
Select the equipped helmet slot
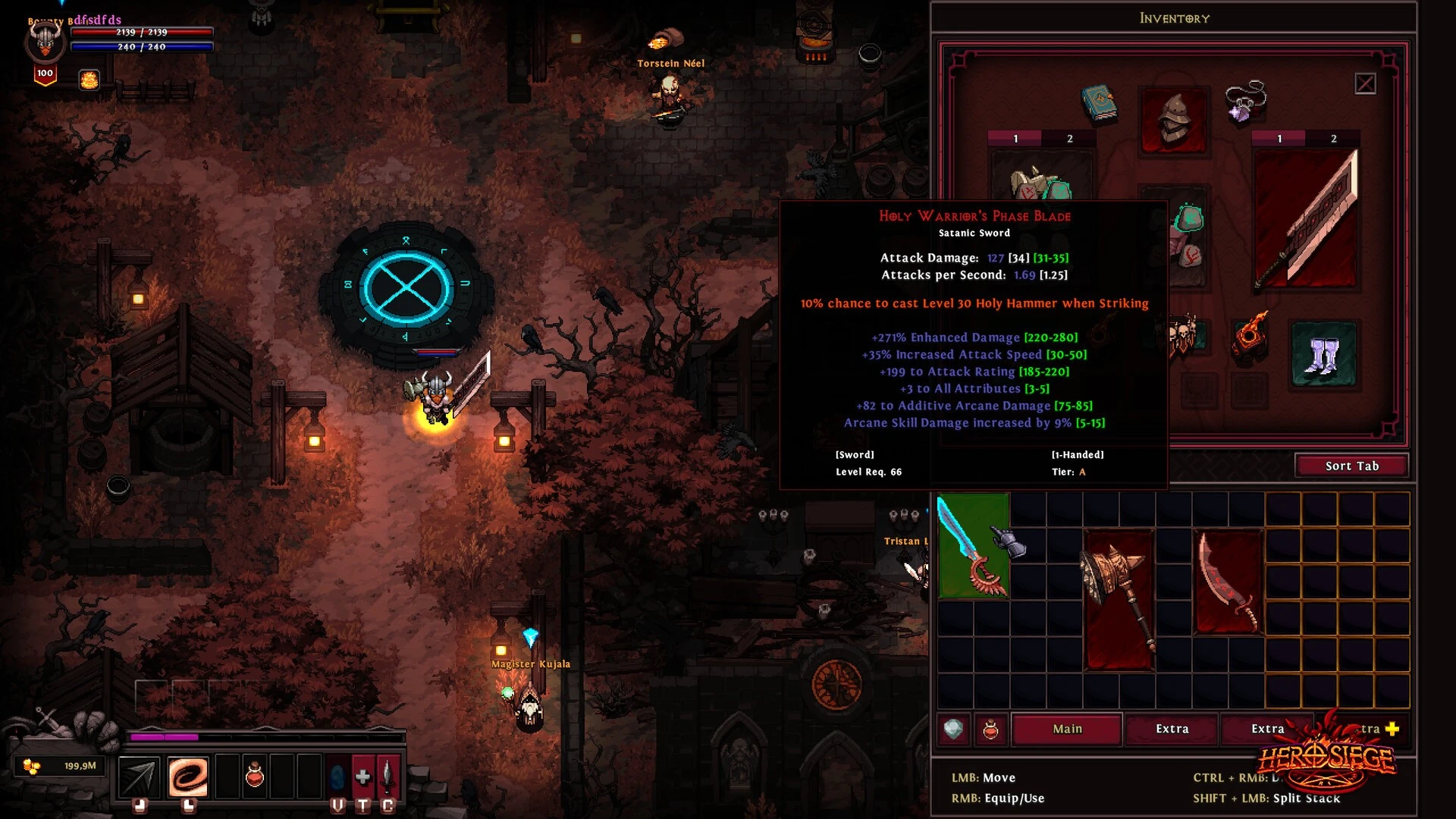[1173, 120]
